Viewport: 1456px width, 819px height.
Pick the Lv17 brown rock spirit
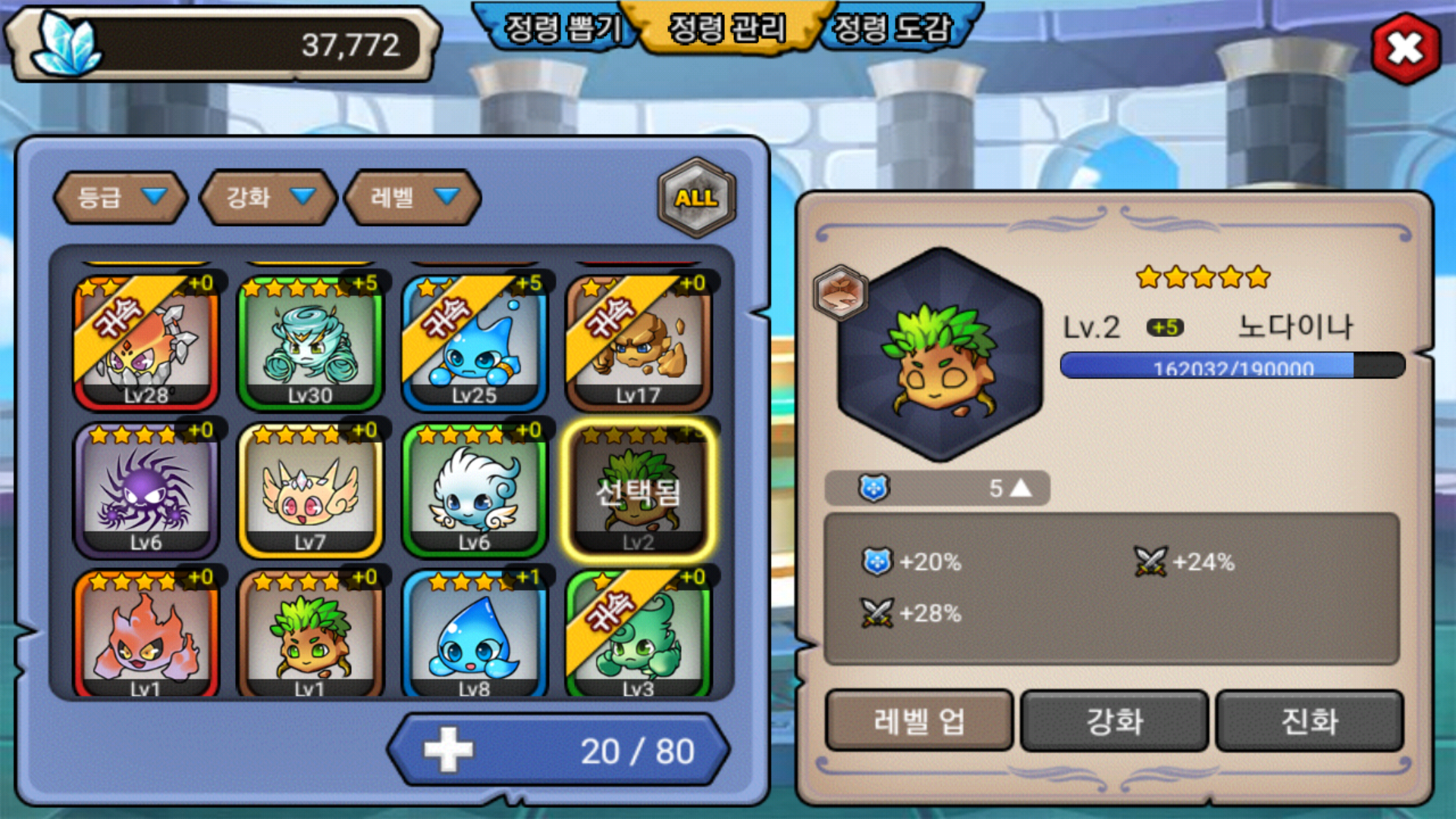pos(639,343)
